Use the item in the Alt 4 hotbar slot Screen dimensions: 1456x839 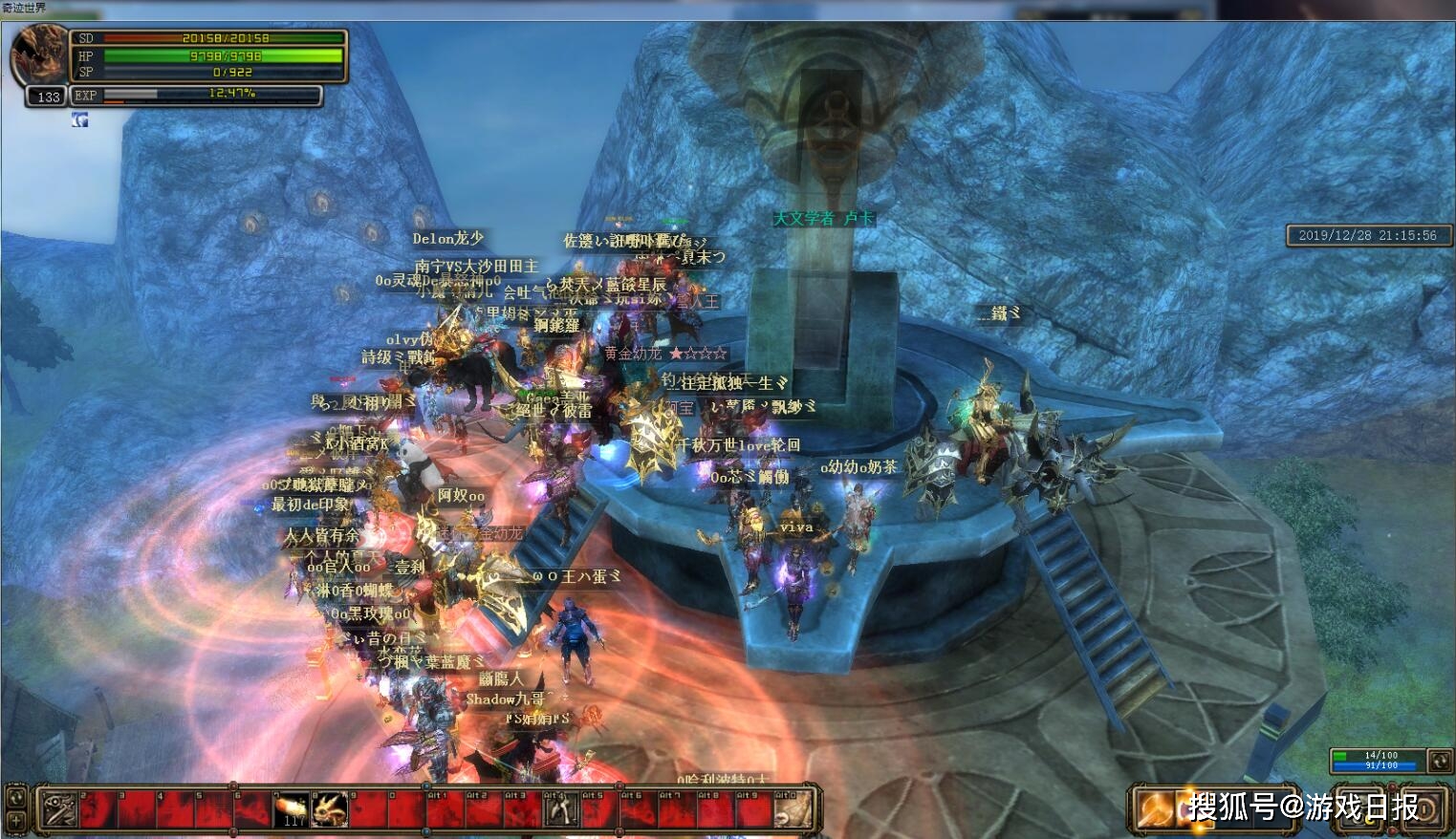coord(560,810)
